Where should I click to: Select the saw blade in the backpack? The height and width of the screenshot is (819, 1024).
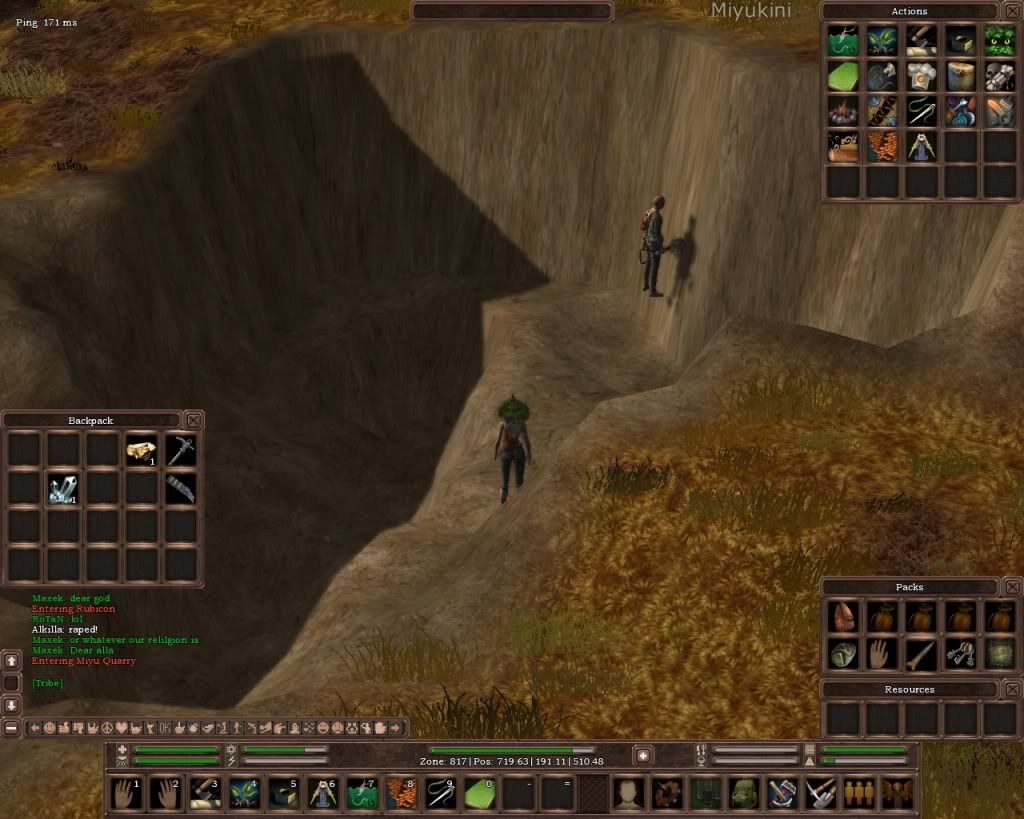click(x=180, y=489)
